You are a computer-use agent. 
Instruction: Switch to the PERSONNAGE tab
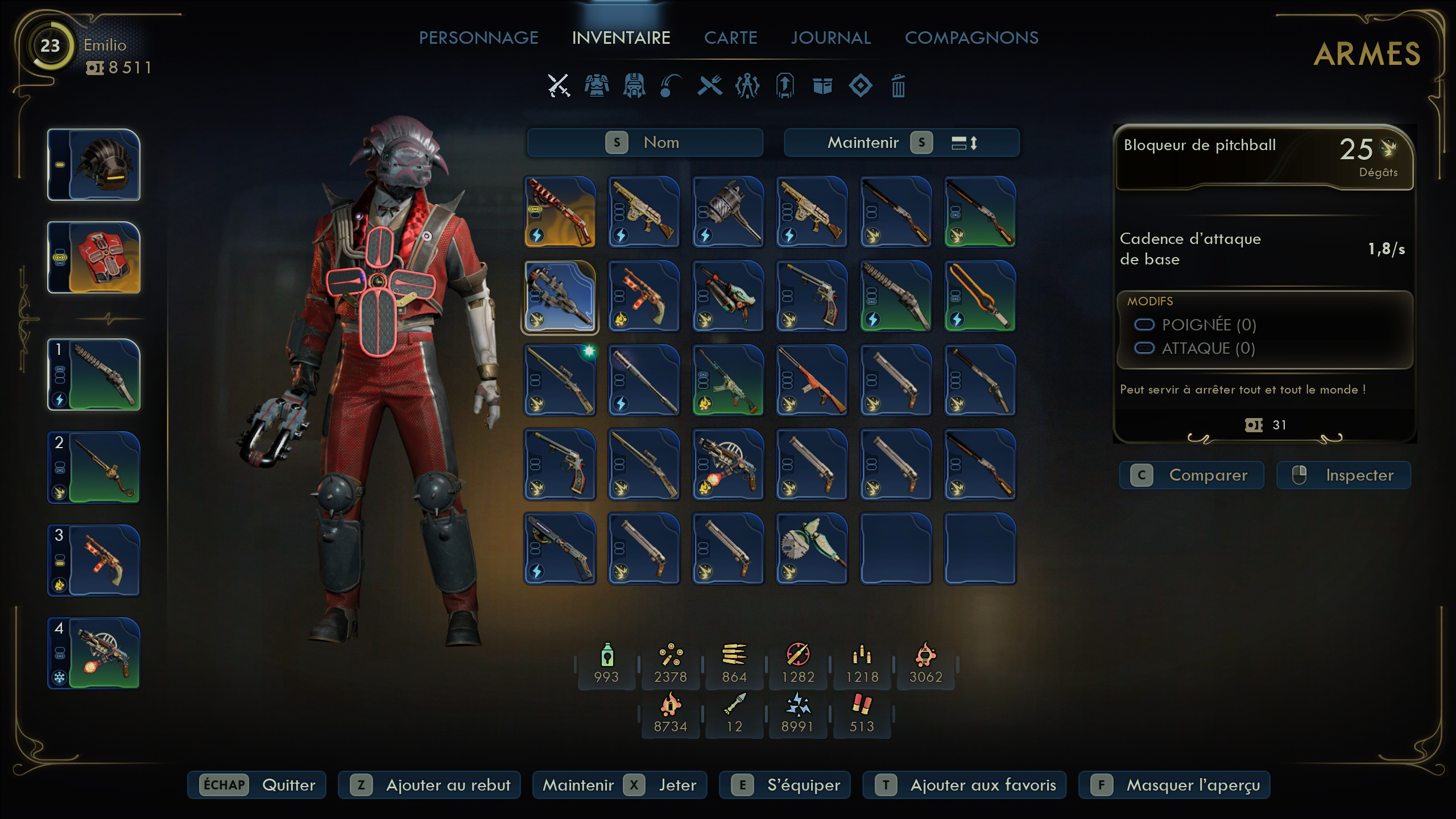coord(478,38)
